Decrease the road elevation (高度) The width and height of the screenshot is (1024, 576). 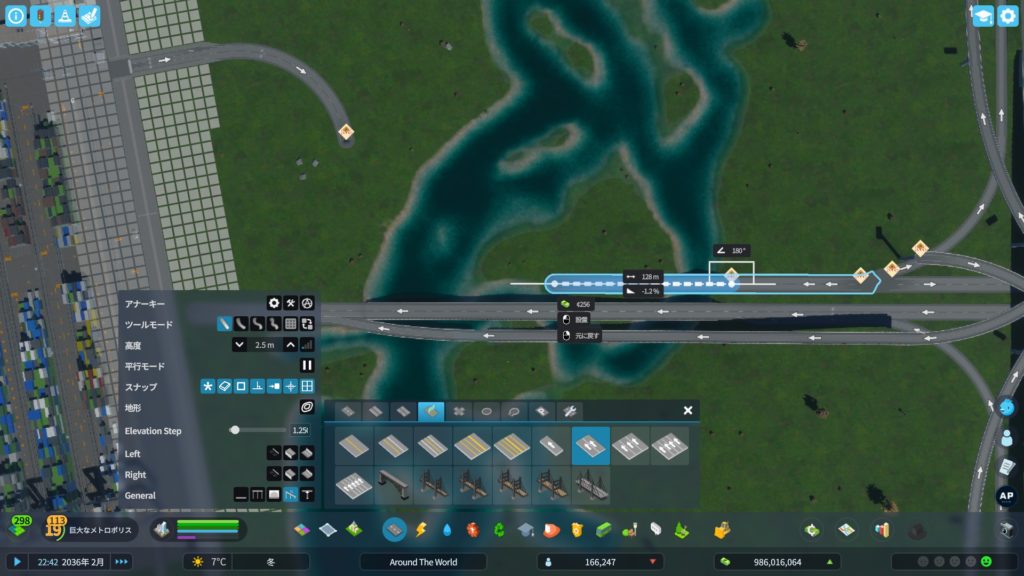point(240,345)
